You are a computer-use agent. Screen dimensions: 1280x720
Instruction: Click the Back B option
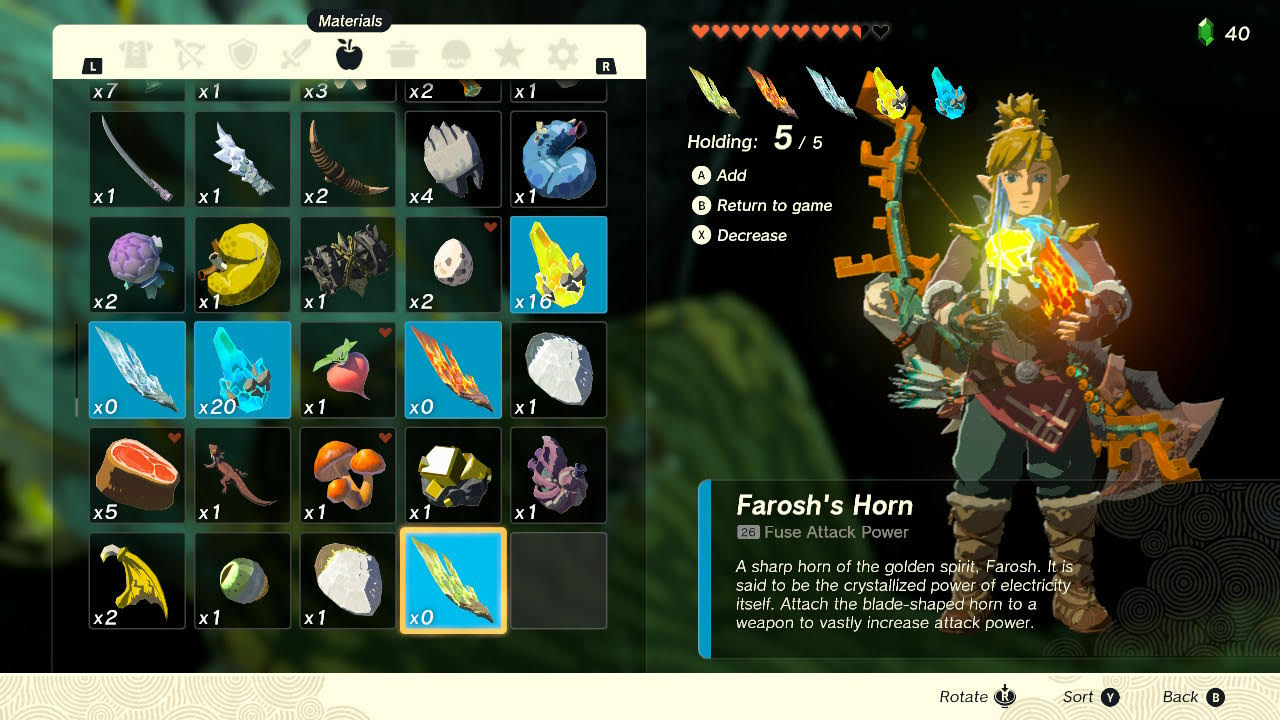(x=1193, y=696)
